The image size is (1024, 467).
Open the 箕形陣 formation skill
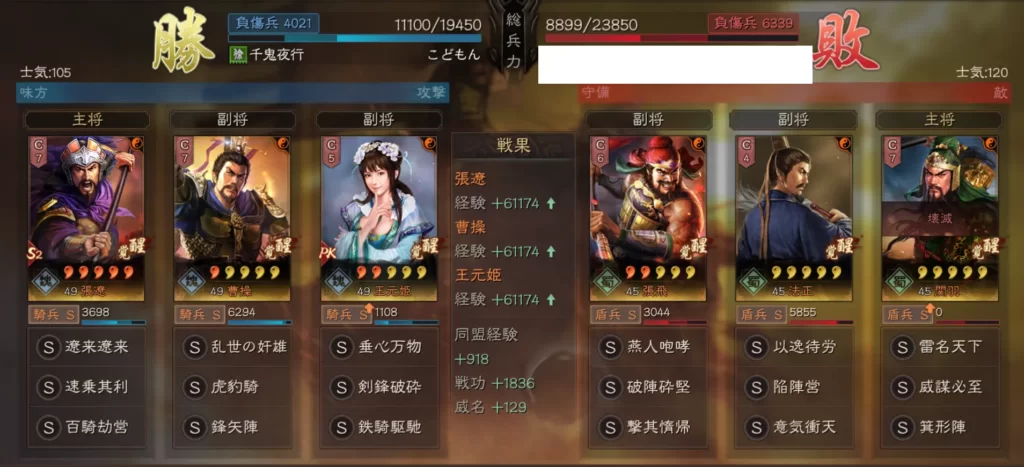click(x=939, y=427)
